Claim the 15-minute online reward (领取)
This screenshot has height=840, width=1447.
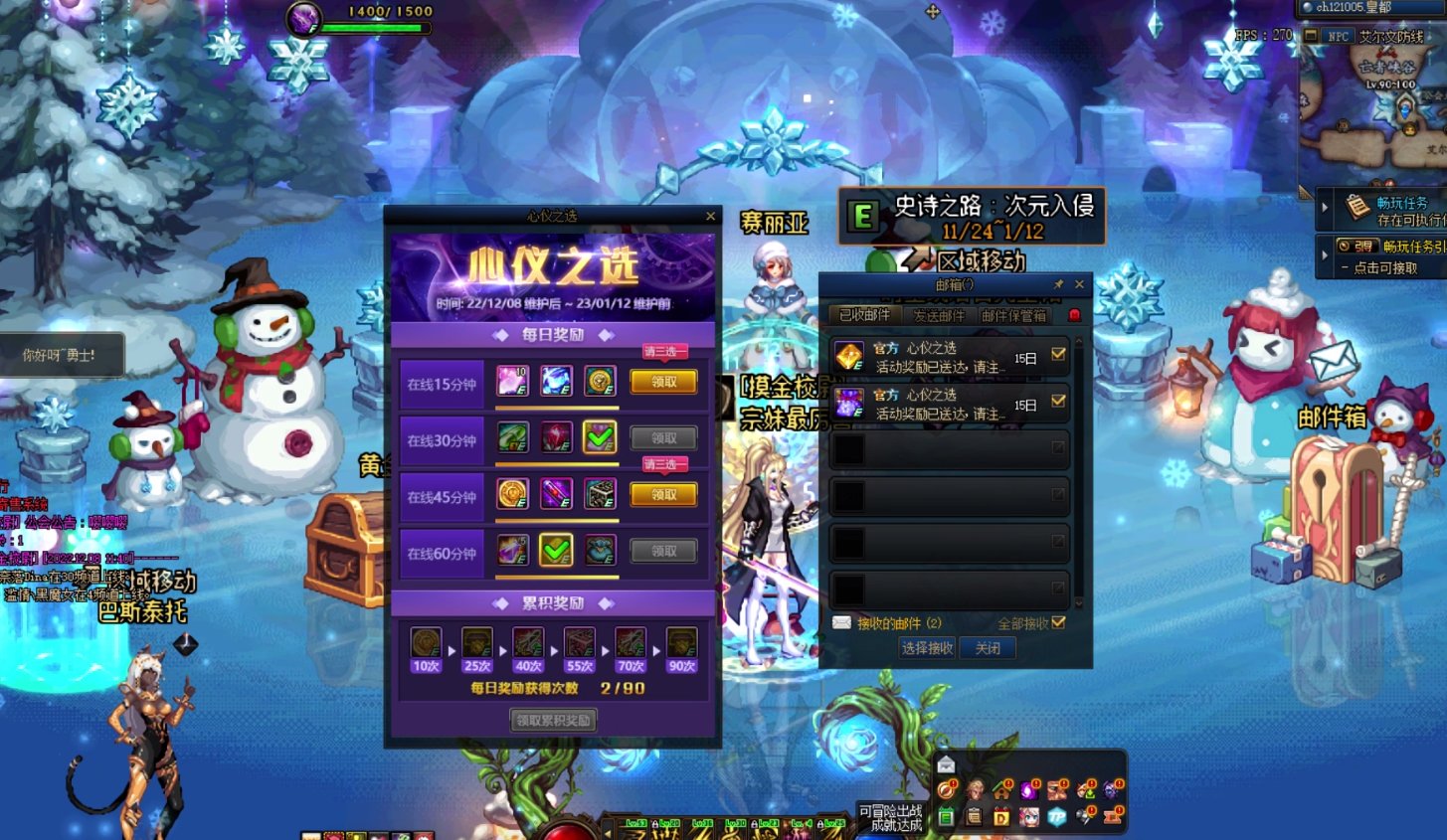click(x=663, y=382)
